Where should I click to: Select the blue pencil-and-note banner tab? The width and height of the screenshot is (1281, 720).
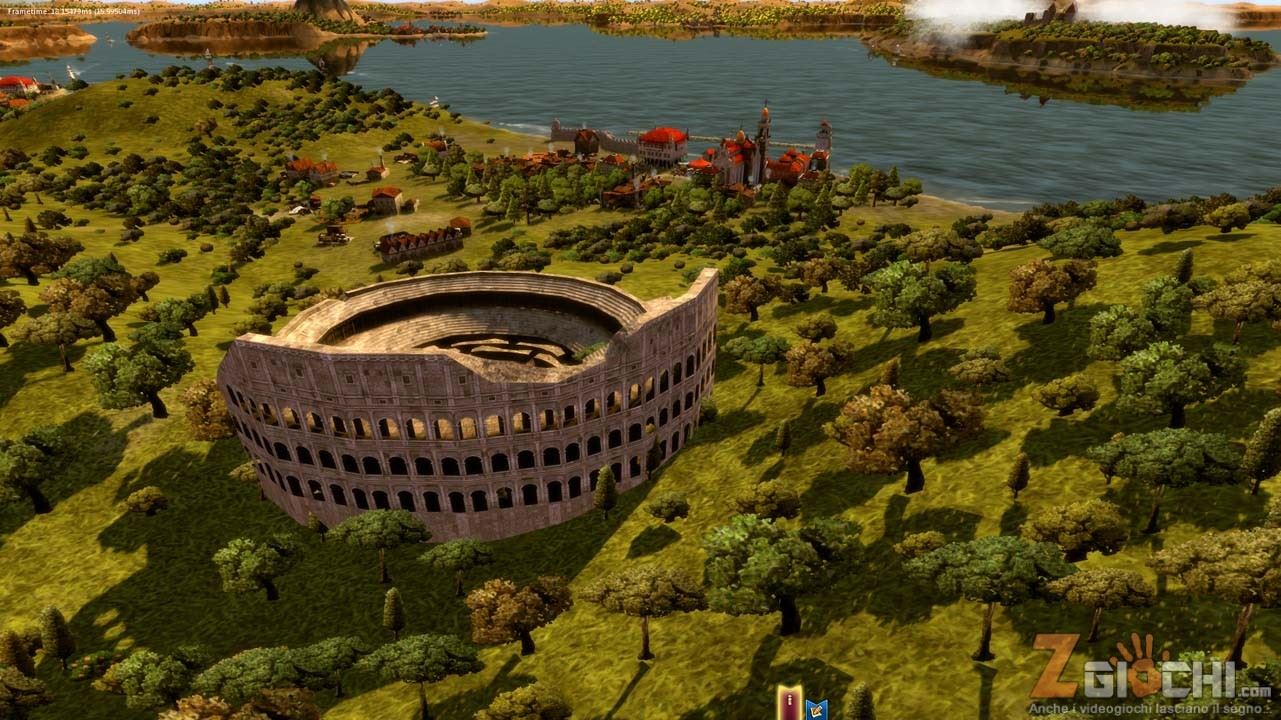[x=816, y=709]
